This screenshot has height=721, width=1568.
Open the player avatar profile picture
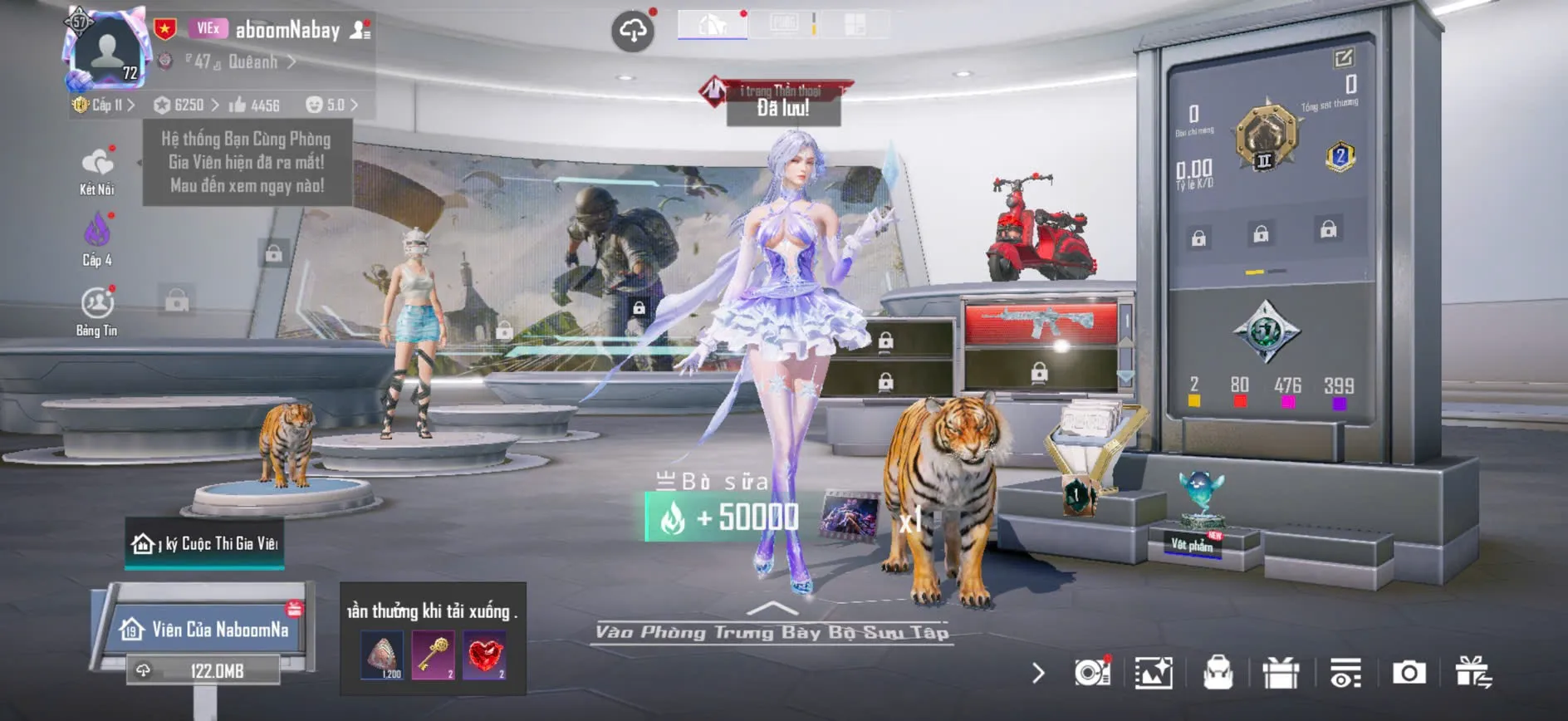pos(107,51)
